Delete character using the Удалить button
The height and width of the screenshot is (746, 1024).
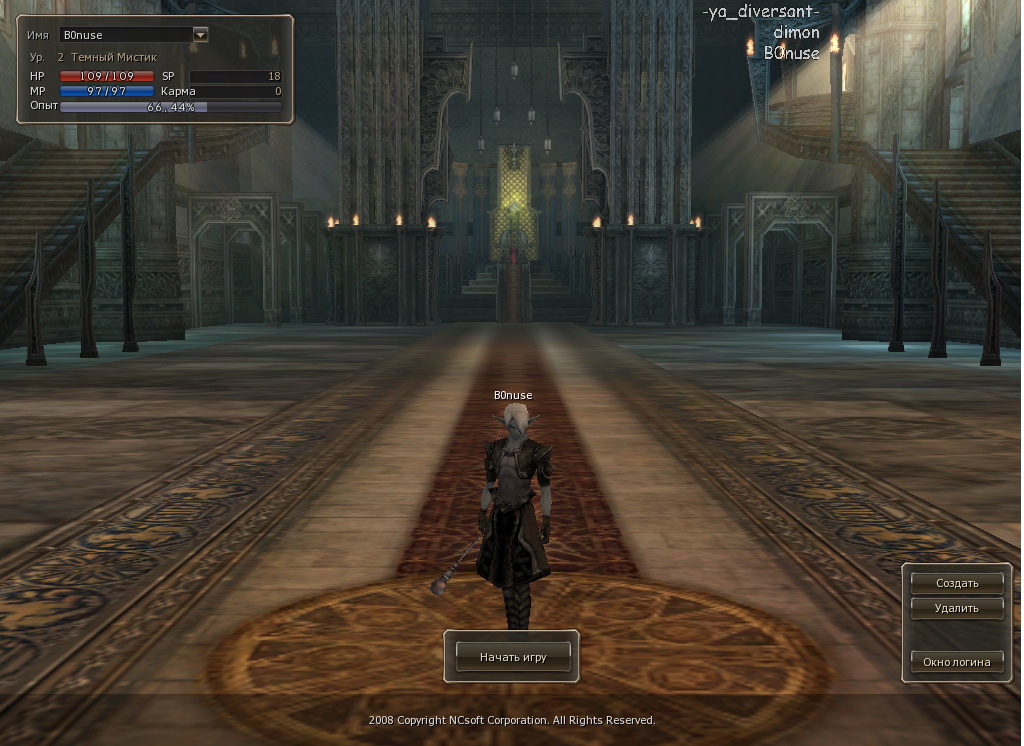click(956, 607)
